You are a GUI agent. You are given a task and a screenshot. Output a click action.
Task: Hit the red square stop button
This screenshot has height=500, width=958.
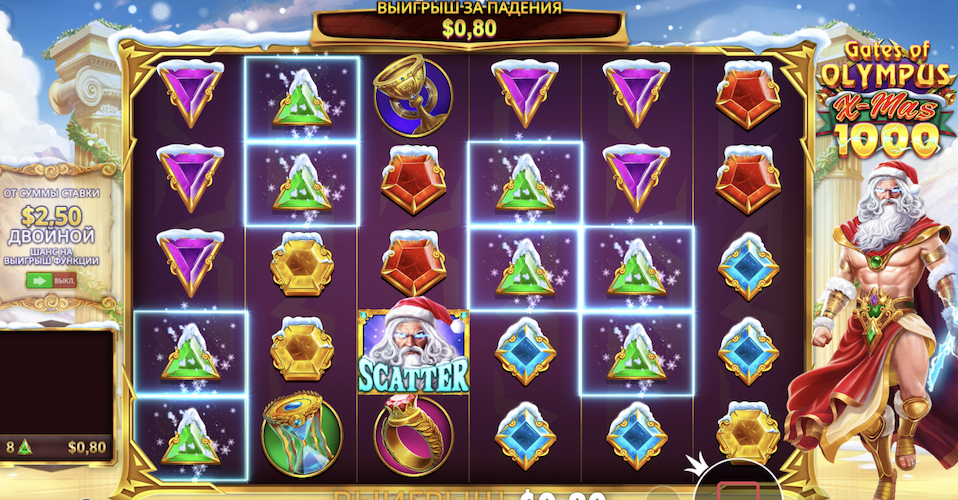click(739, 490)
